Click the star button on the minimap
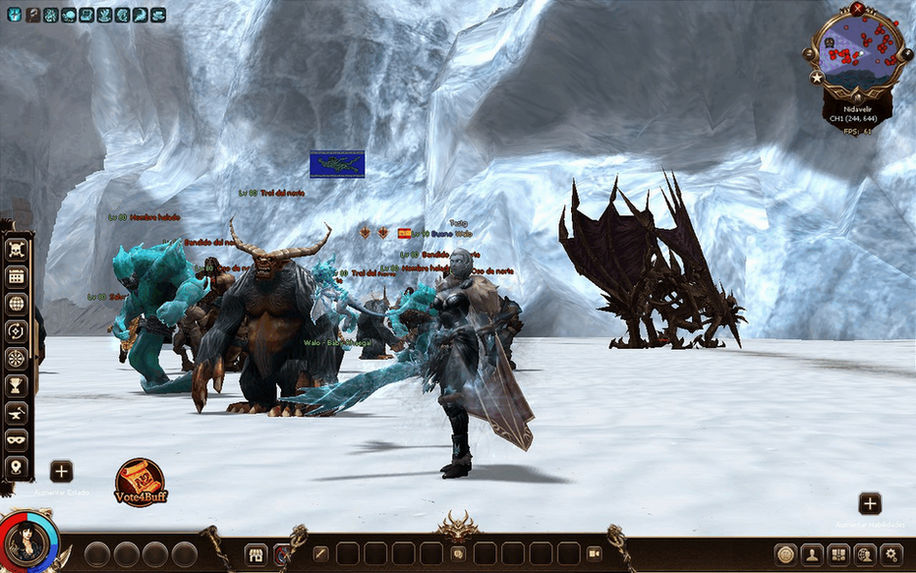916x573 pixels. (x=817, y=77)
